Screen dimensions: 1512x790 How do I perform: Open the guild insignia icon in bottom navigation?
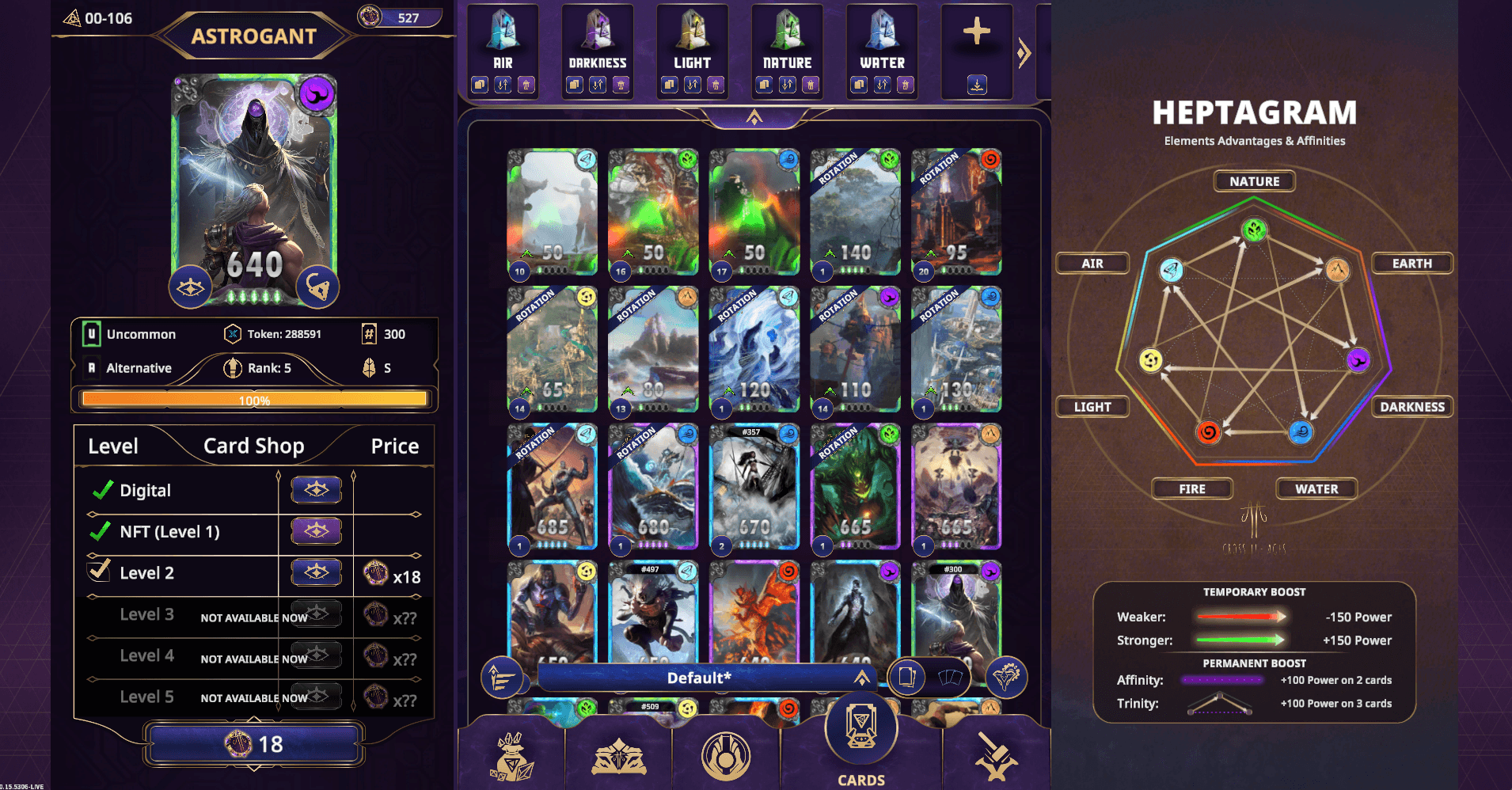click(728, 756)
